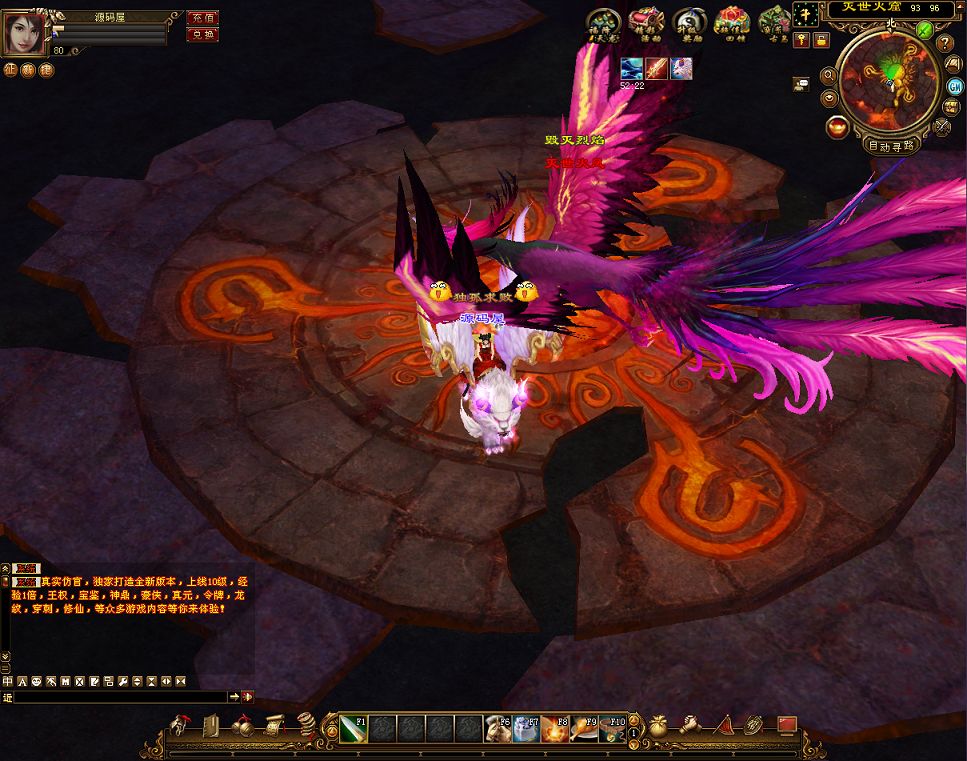Click the red screen icon on the bottom bar

[x=787, y=724]
